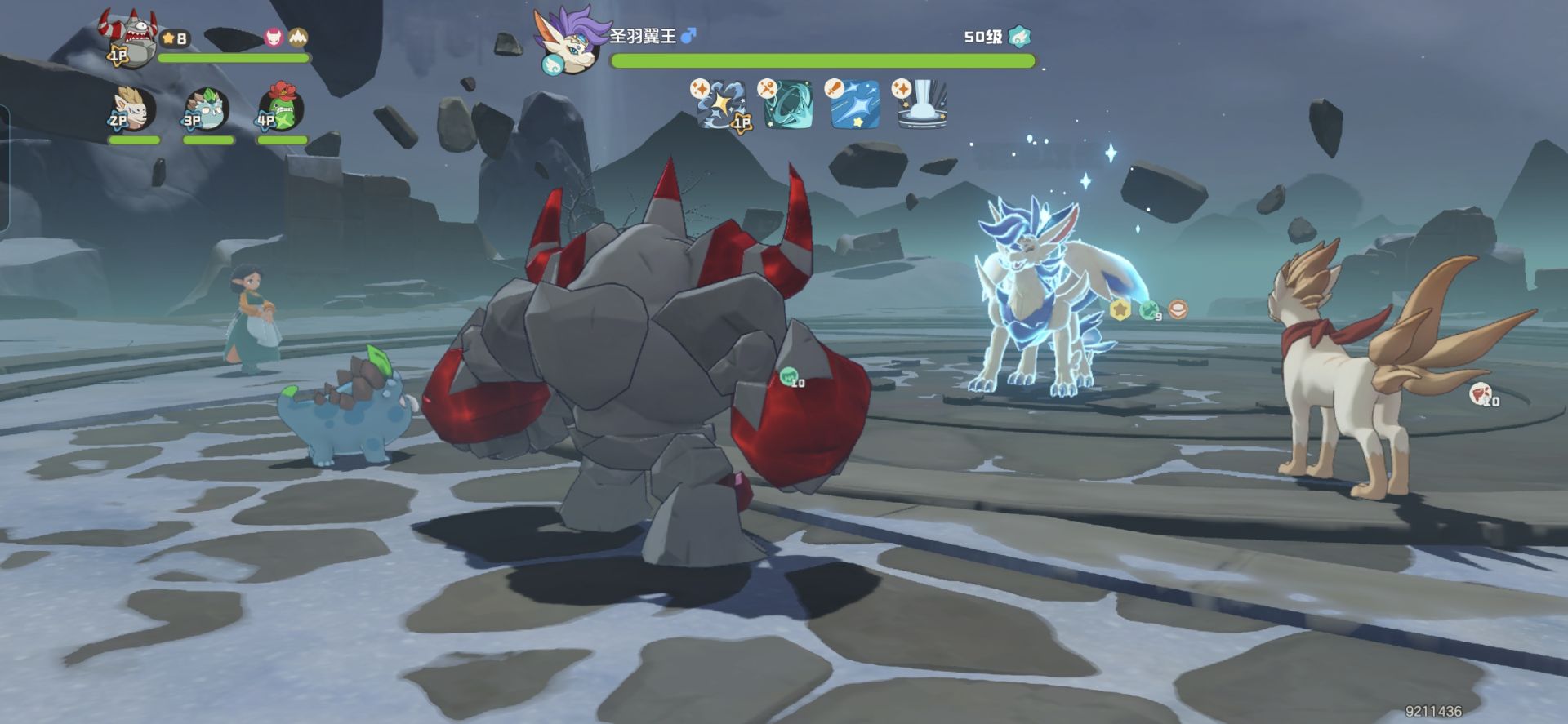
Task: Tap the wing element badge beside 50级
Action: pos(1019,37)
